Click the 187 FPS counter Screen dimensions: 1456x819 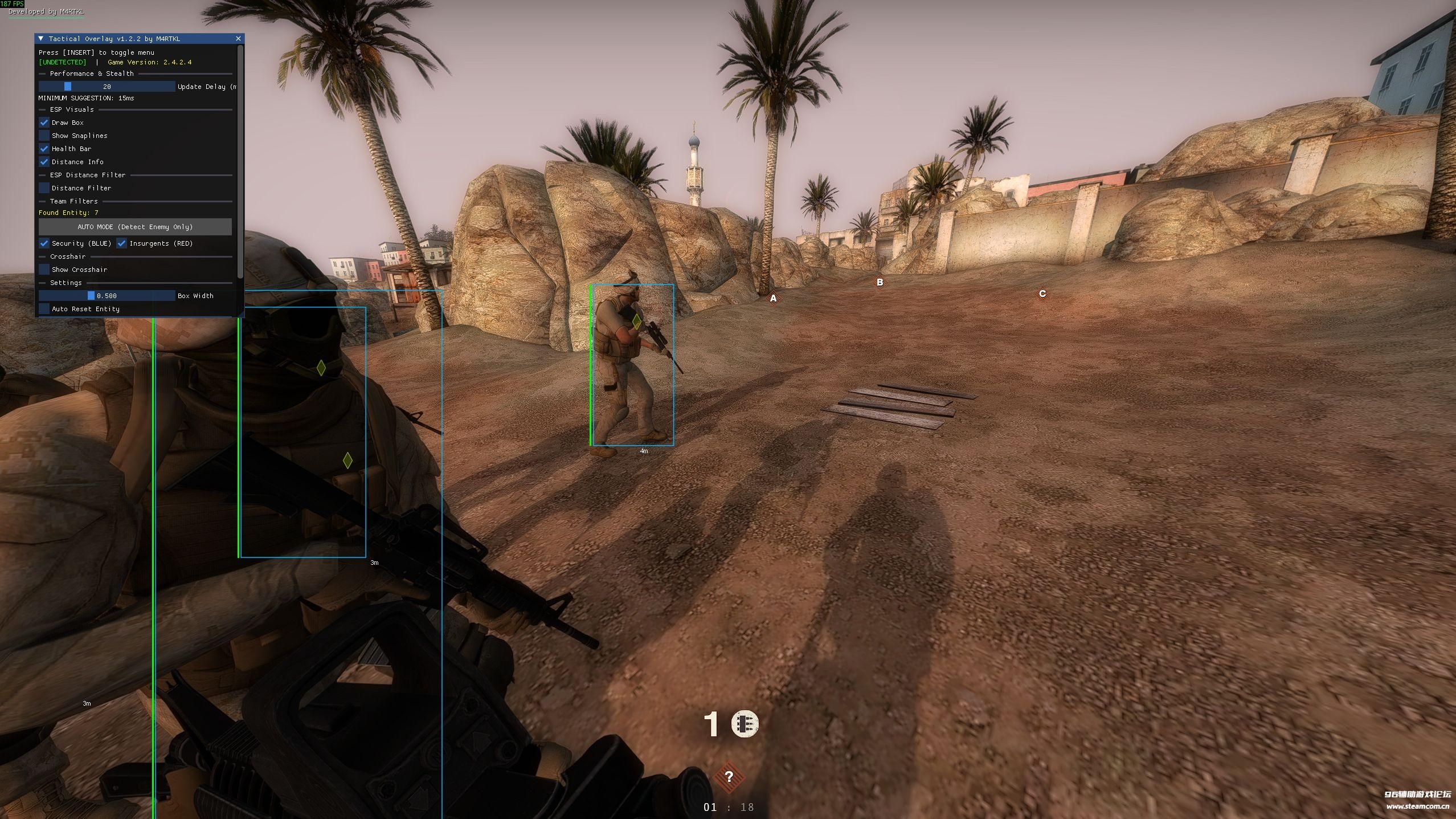tap(13, 3)
